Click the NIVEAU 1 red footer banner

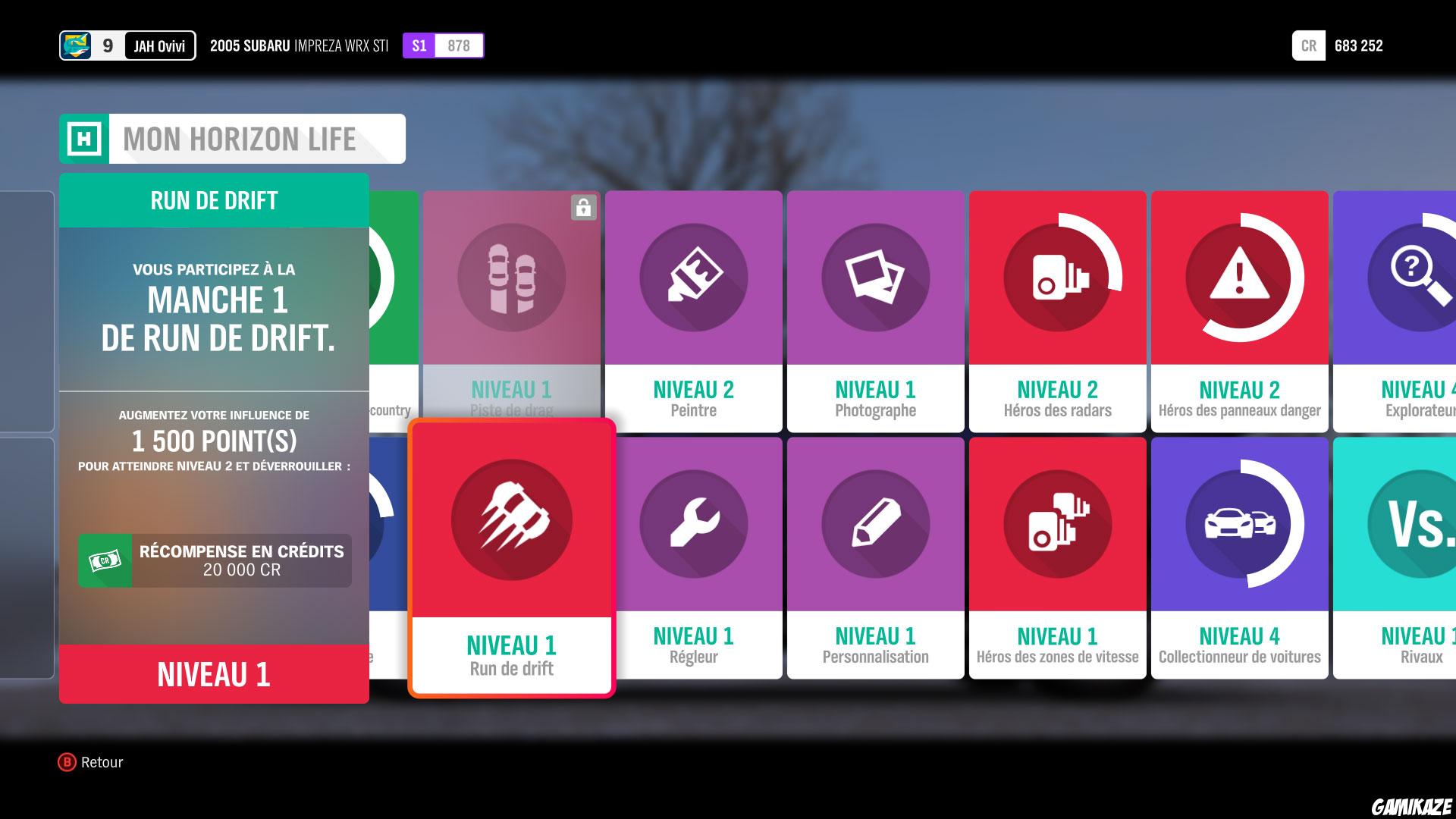coord(213,675)
